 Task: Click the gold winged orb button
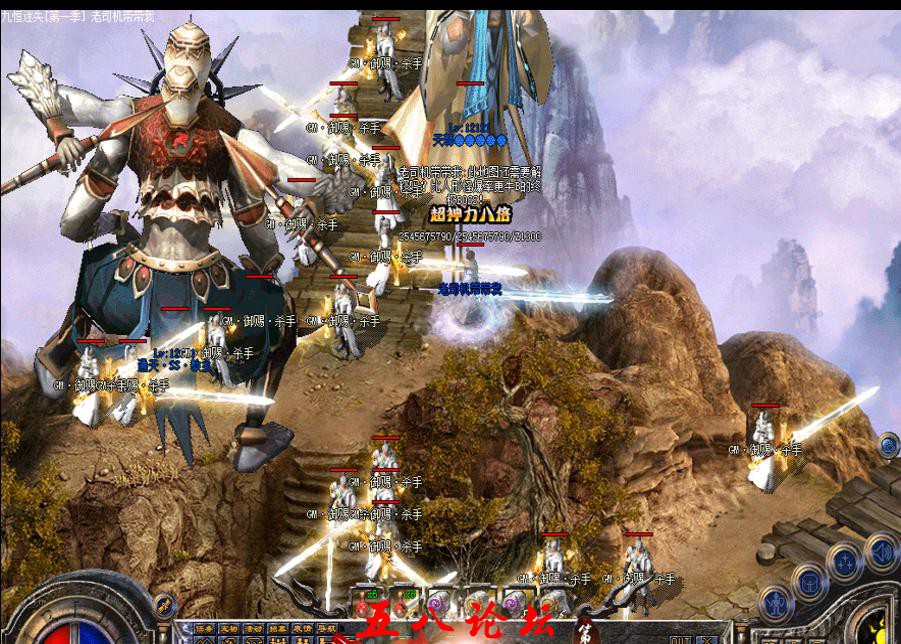point(164,605)
